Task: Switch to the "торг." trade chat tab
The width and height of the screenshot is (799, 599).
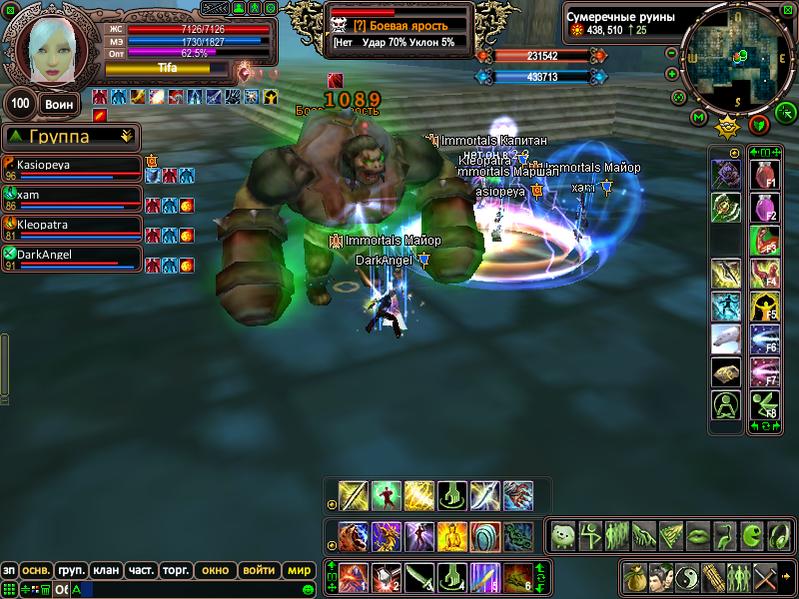Action: pyautogui.click(x=176, y=570)
